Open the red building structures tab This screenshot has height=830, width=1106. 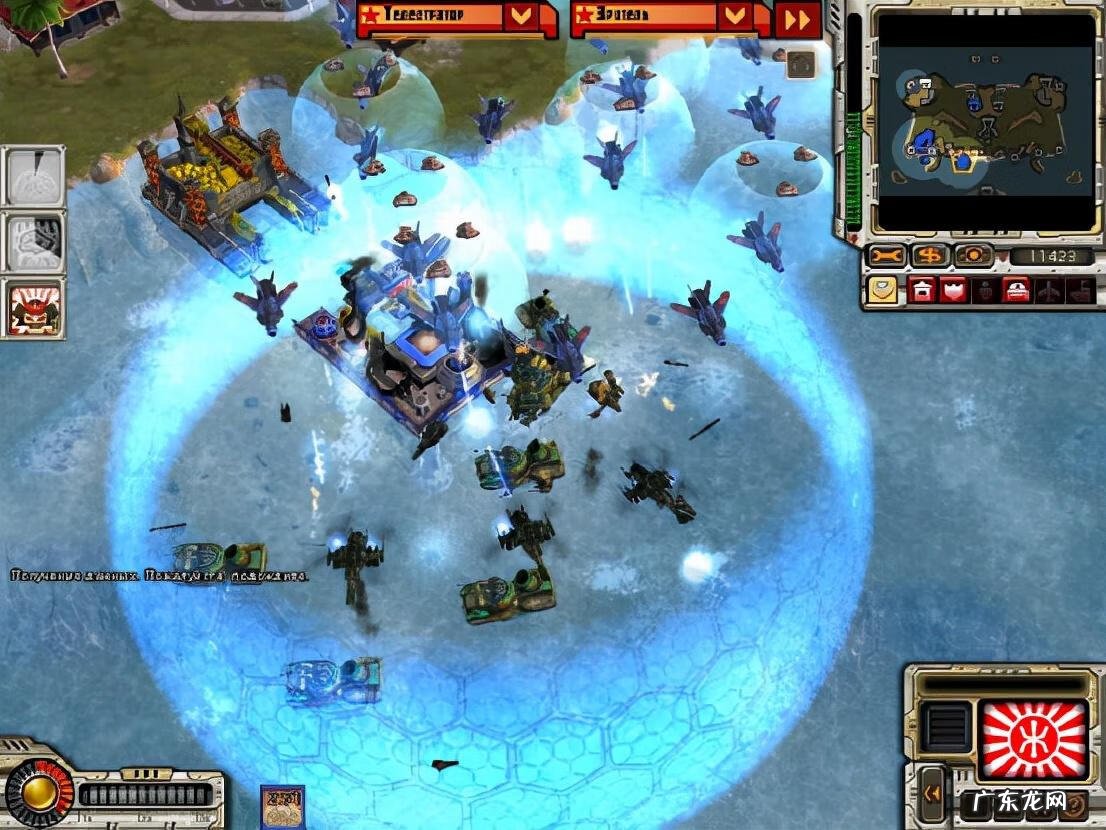coord(921,289)
